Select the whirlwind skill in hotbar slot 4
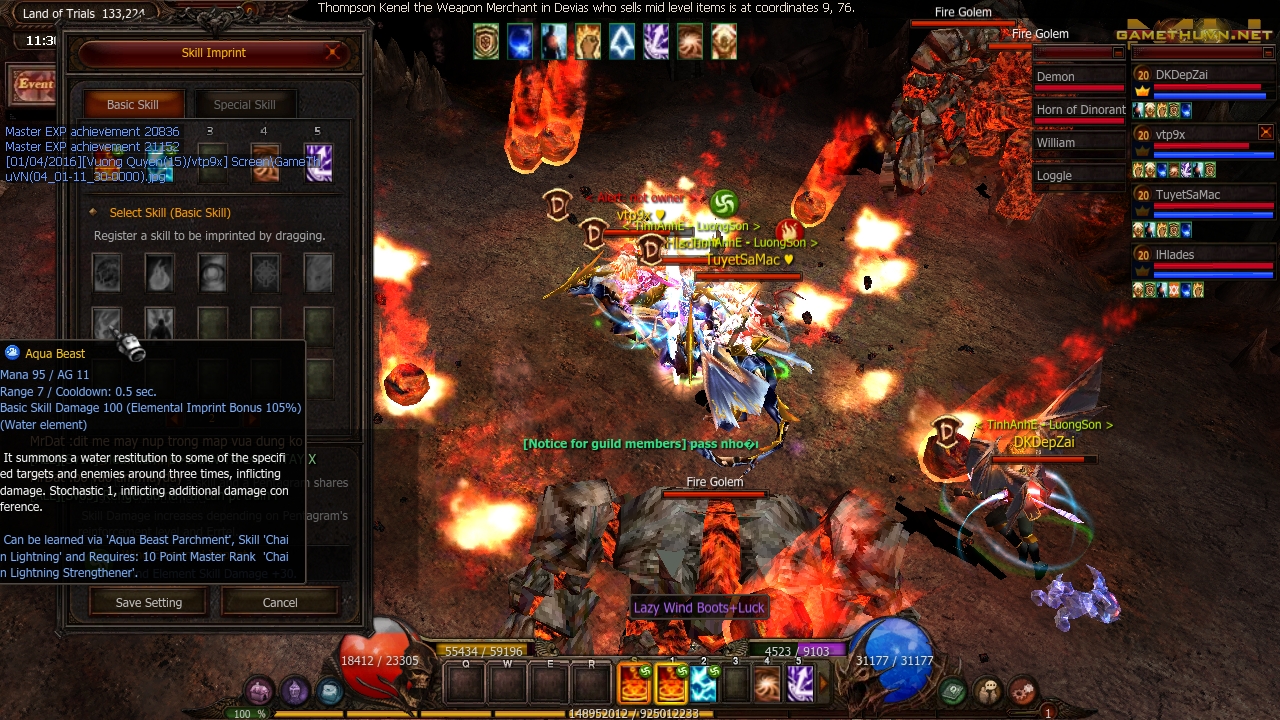Image resolution: width=1280 pixels, height=720 pixels. point(767,683)
